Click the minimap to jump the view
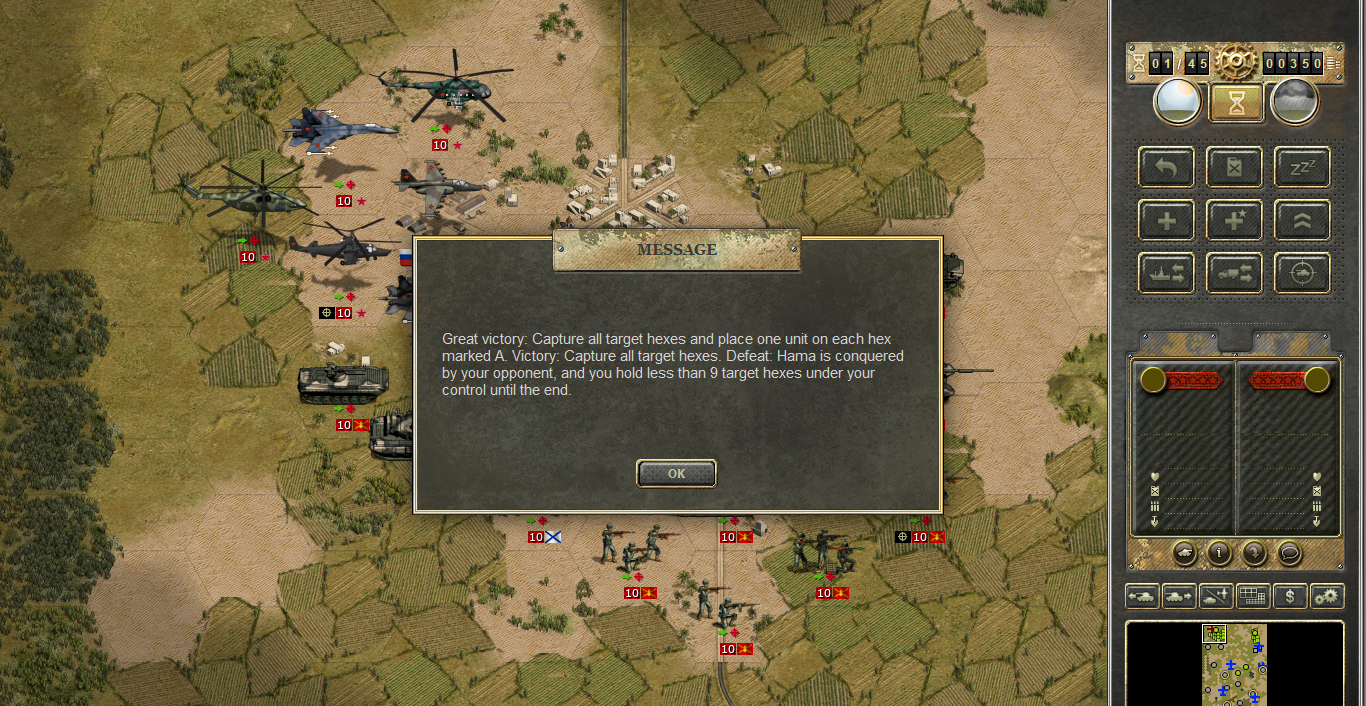The image size is (1366, 706). pos(1234,663)
